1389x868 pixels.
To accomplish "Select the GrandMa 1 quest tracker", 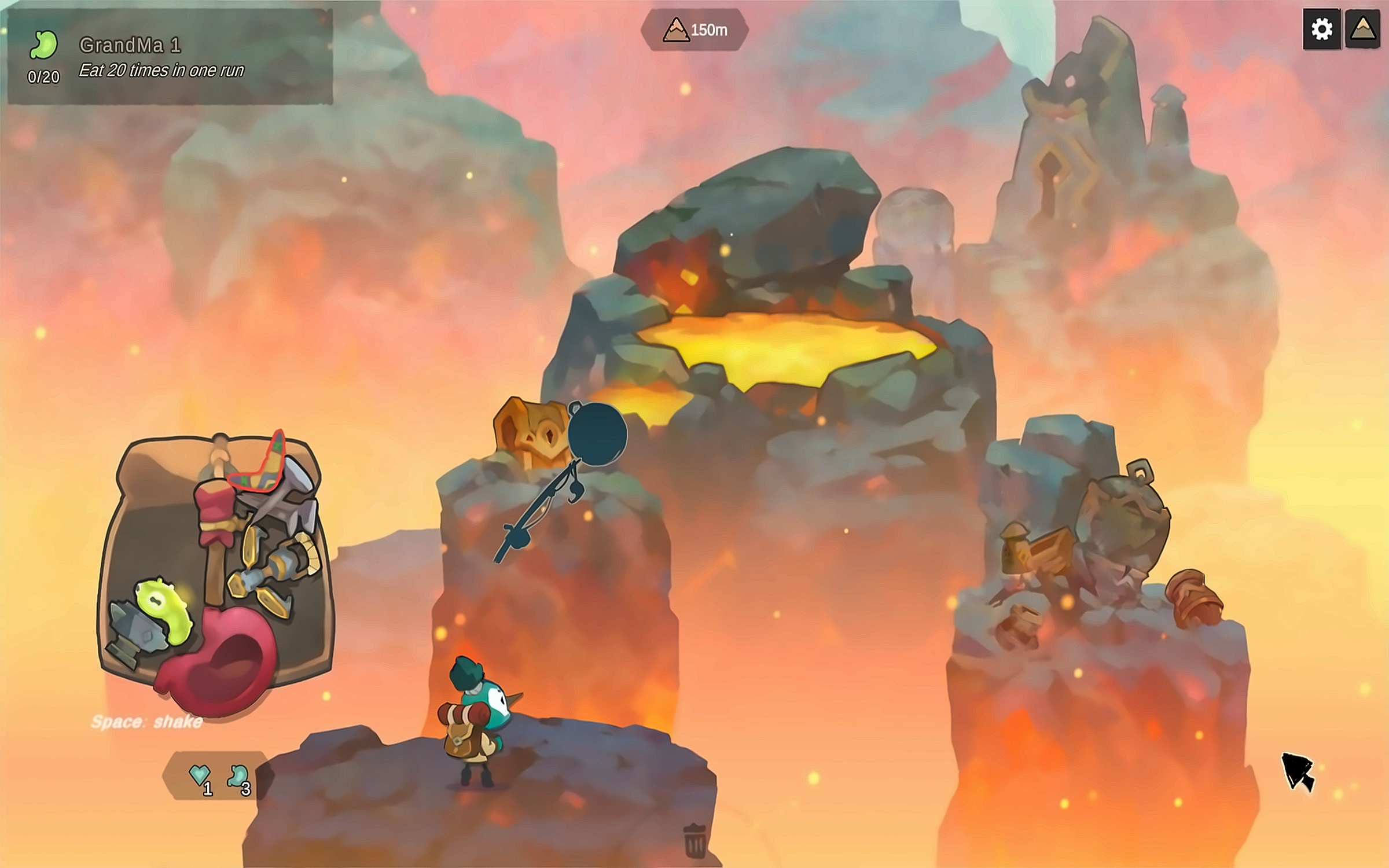I will coord(170,57).
